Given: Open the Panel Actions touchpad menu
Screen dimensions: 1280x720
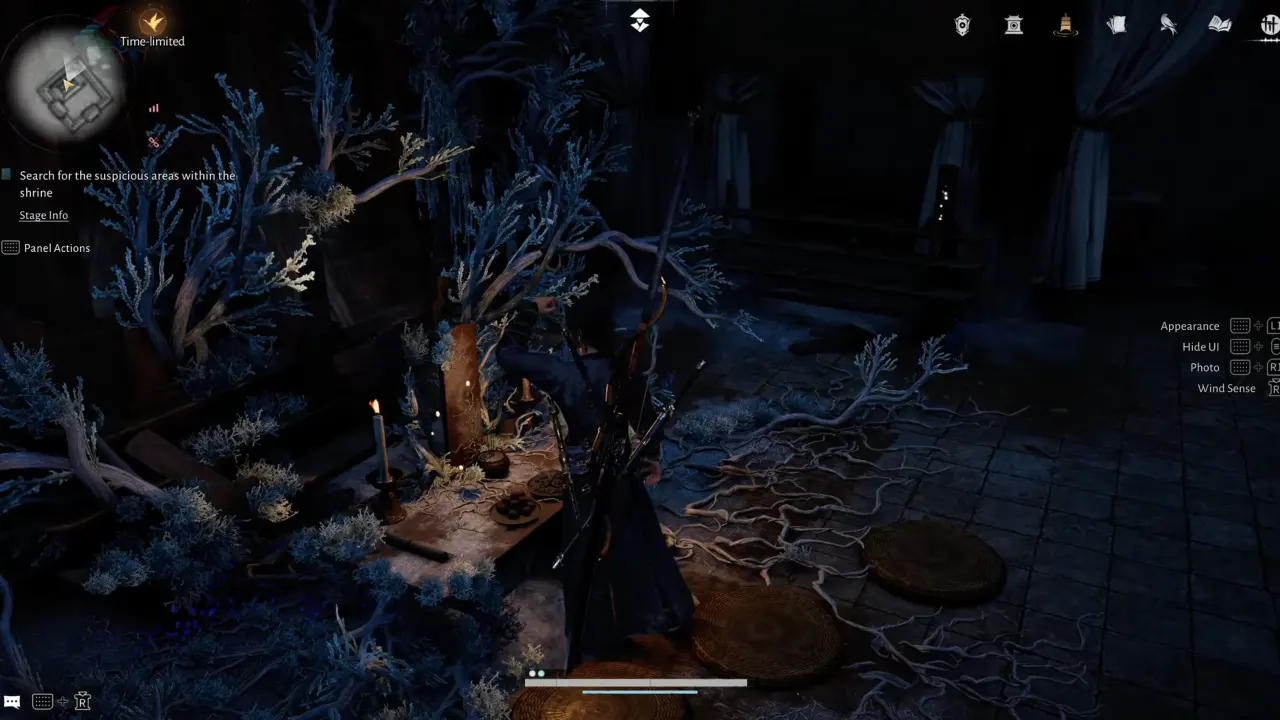Looking at the screenshot, I should (x=11, y=247).
